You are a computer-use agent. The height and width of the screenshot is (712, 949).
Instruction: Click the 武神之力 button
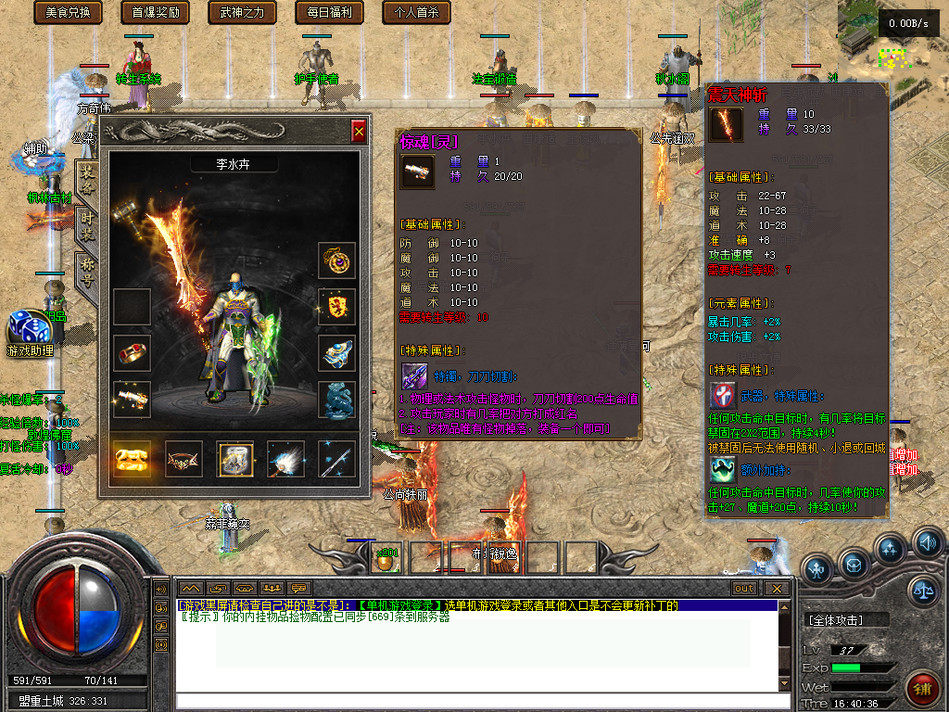click(x=242, y=13)
